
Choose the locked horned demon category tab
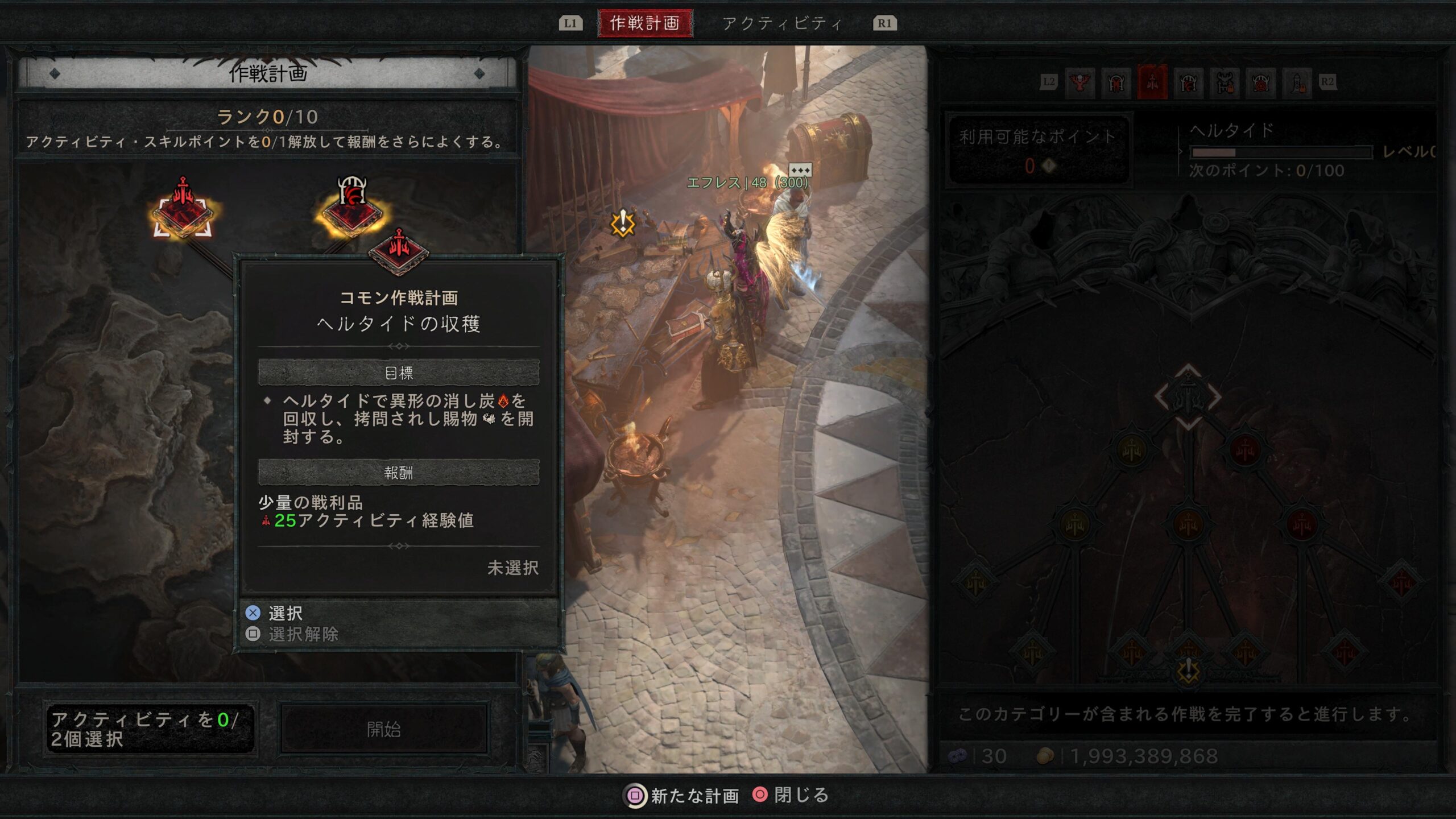tap(1225, 83)
